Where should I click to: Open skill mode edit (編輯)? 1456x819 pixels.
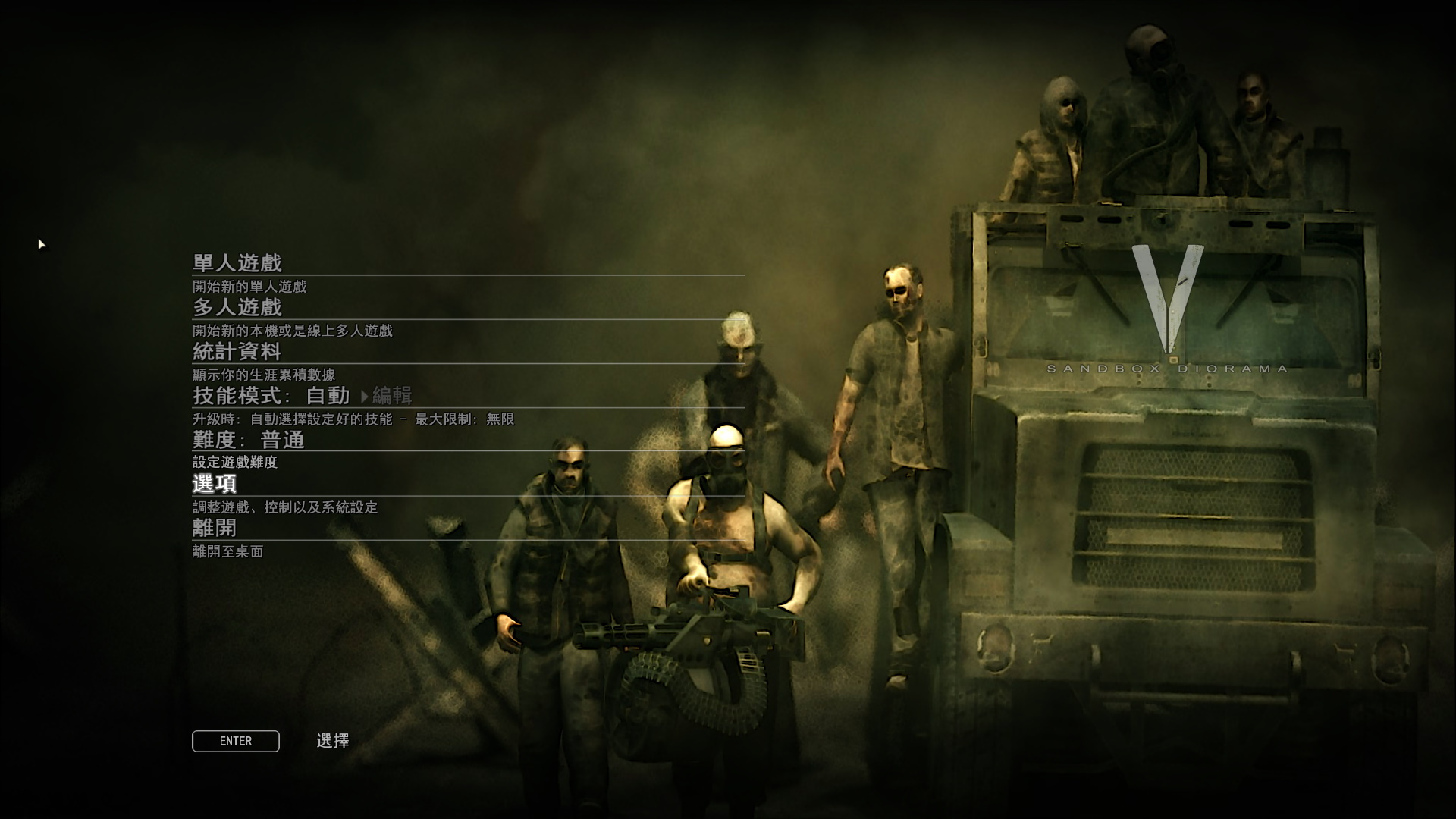pyautogui.click(x=391, y=395)
